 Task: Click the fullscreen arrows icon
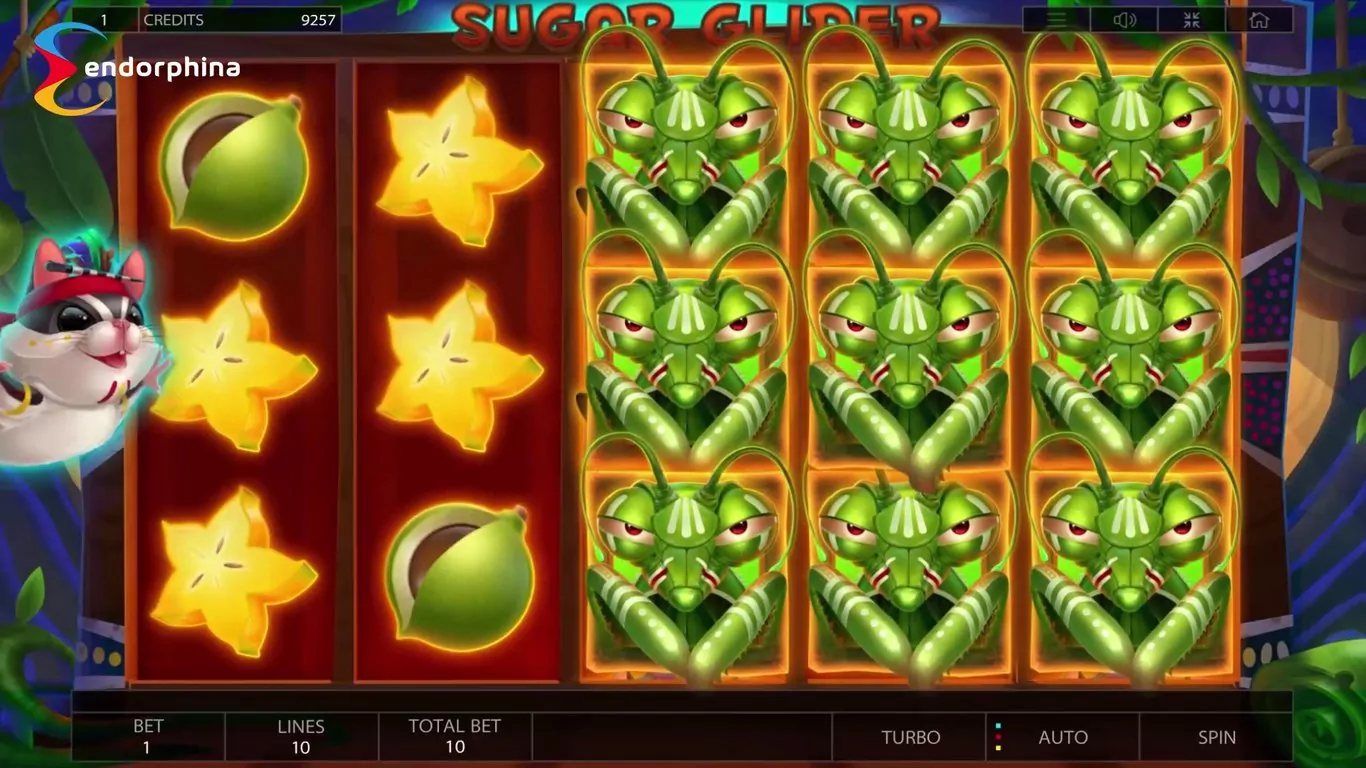click(1191, 20)
